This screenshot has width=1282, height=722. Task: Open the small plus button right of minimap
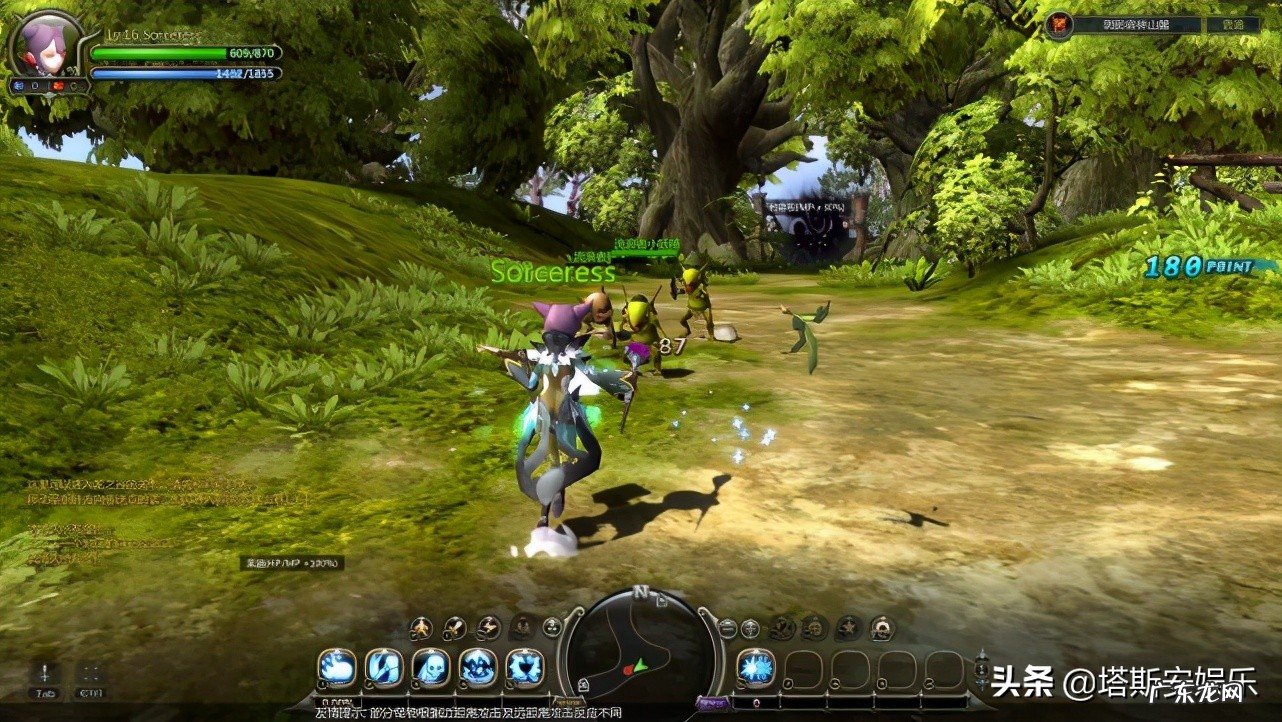coord(750,628)
